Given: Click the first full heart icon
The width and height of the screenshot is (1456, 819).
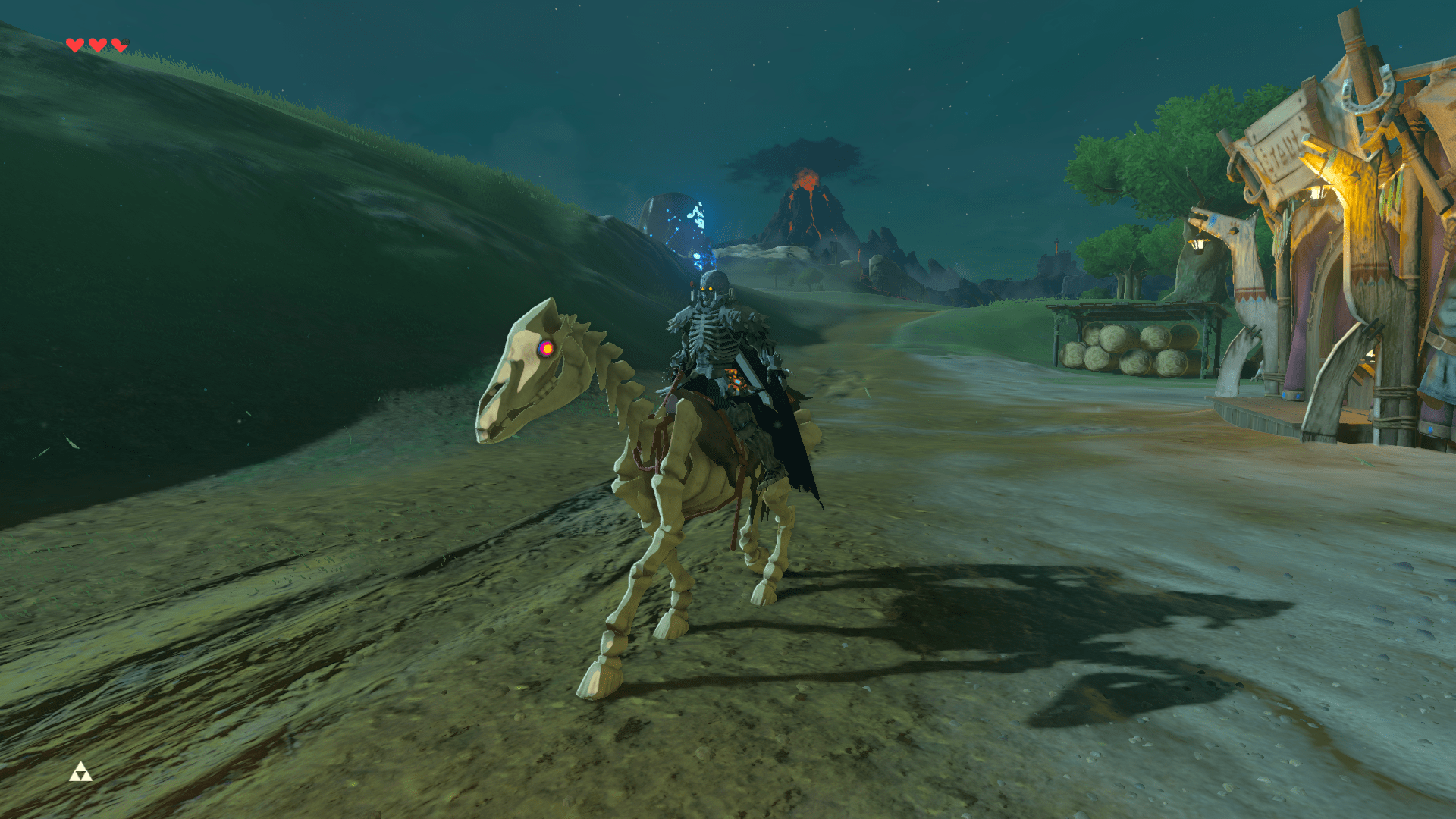Looking at the screenshot, I should click(75, 43).
